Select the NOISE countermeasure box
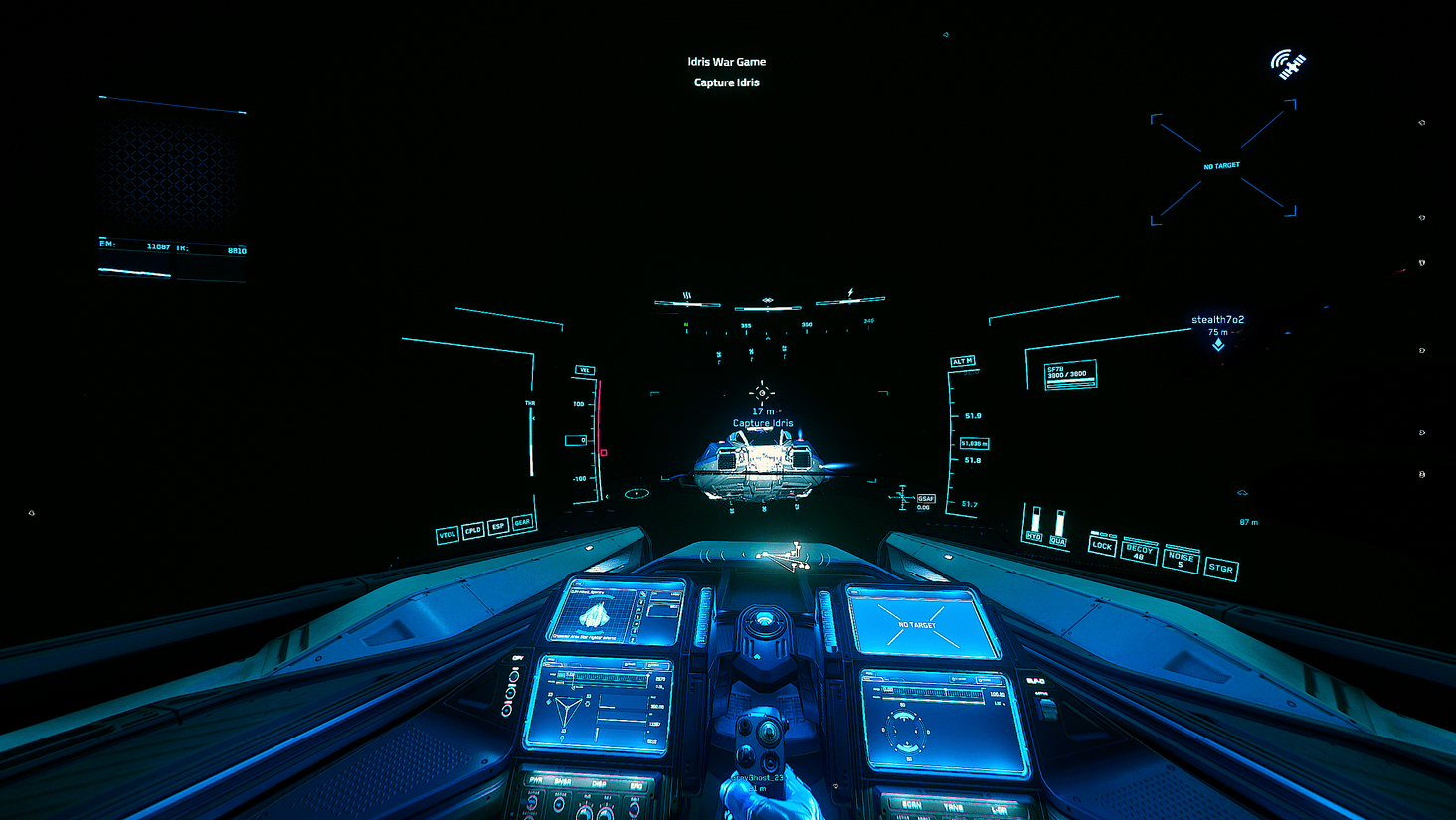The width and height of the screenshot is (1456, 820). [1181, 560]
